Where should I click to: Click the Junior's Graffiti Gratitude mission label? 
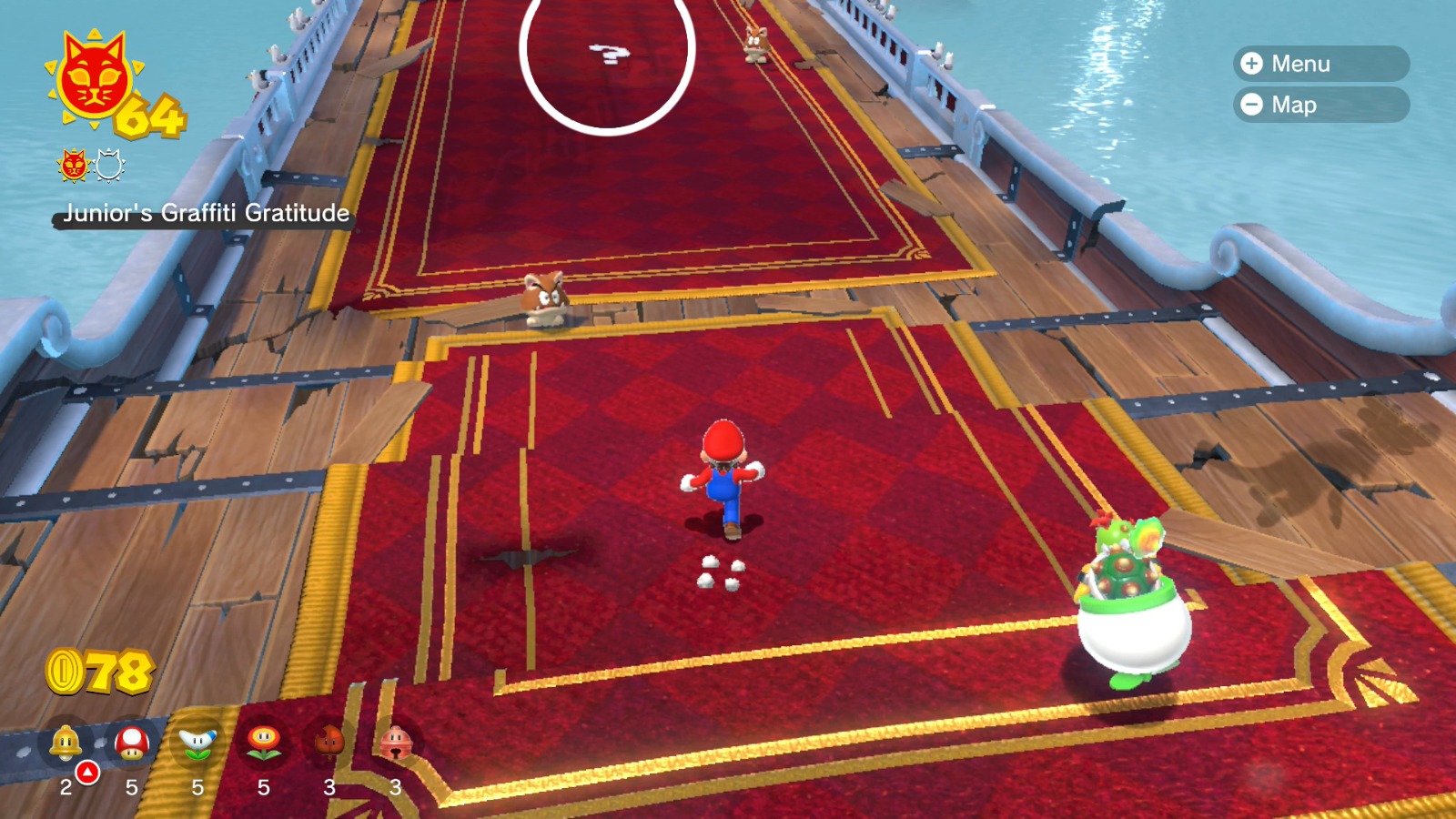206,214
